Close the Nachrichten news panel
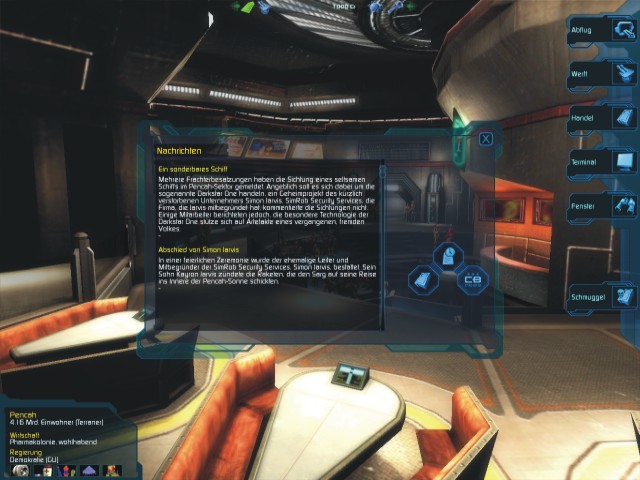The image size is (640, 480). 486,139
